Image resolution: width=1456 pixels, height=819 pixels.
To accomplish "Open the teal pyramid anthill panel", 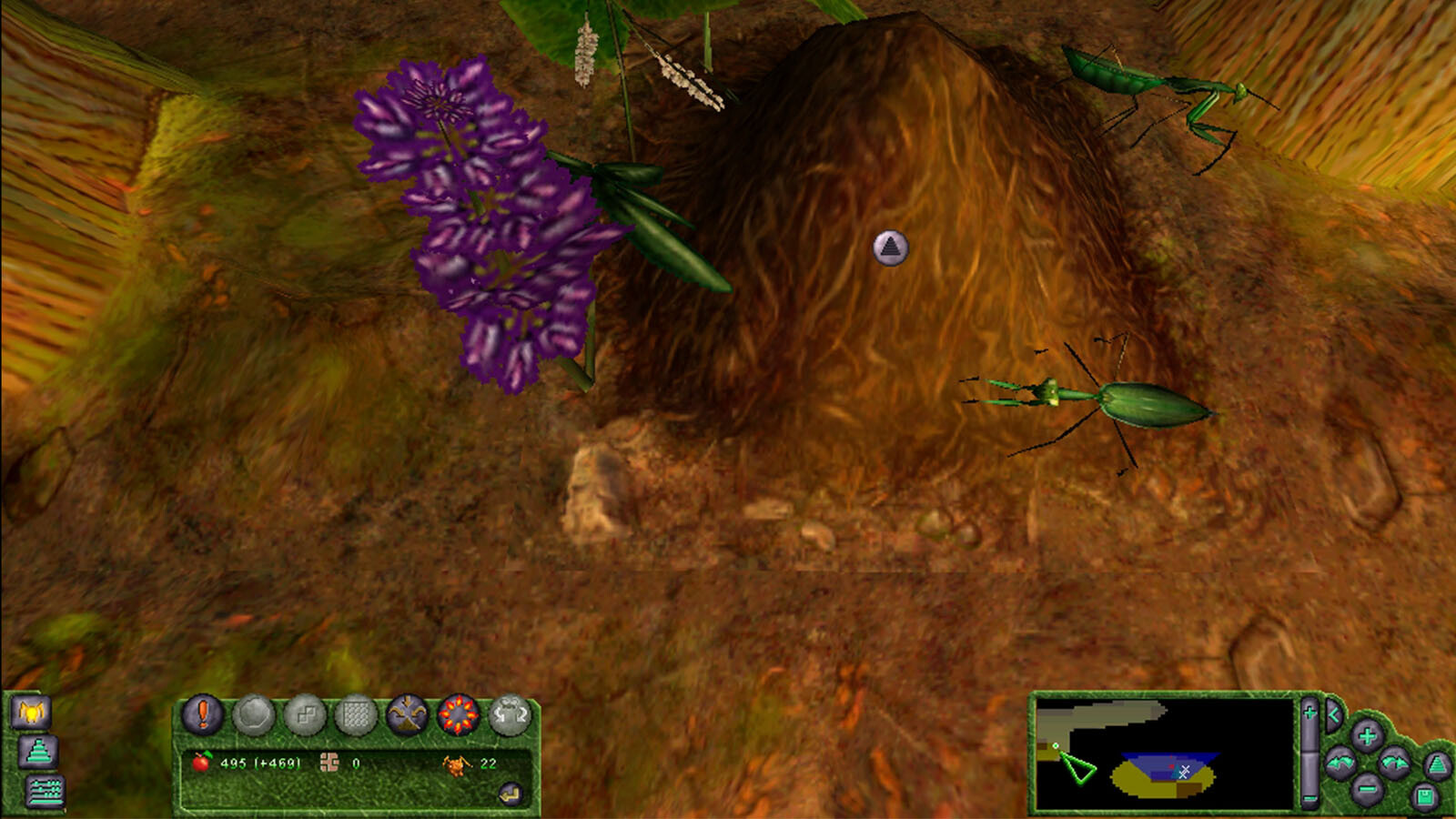I will point(38,752).
